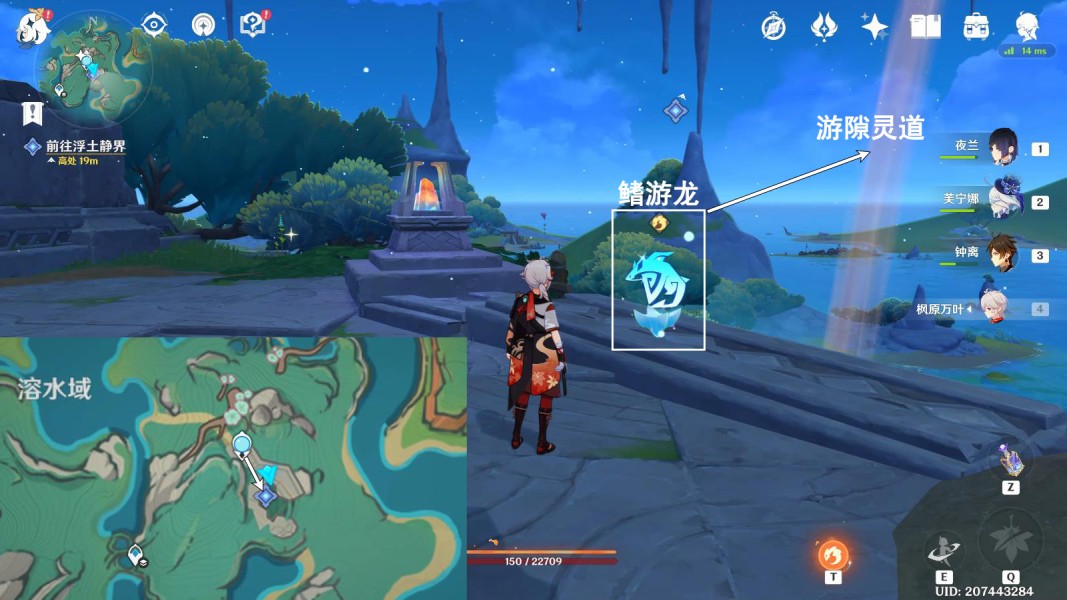Open the four-point star events icon
Screen dimensions: 1067x600
[874, 27]
